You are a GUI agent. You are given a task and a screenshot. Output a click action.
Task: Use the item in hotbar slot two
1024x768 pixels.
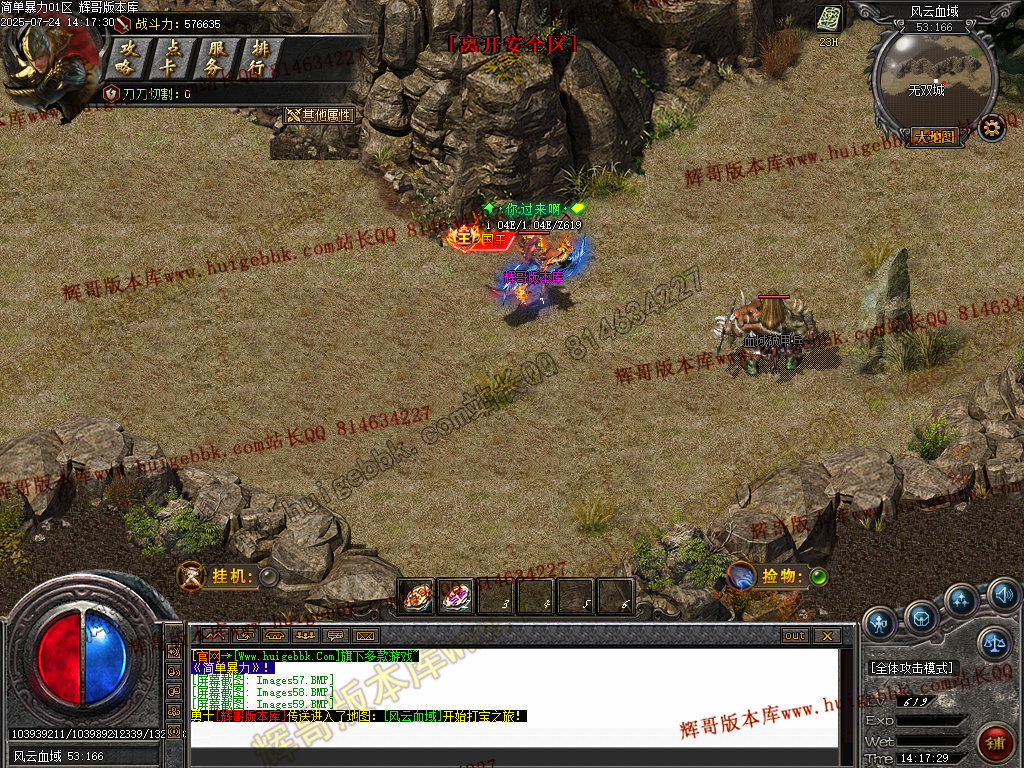click(456, 597)
